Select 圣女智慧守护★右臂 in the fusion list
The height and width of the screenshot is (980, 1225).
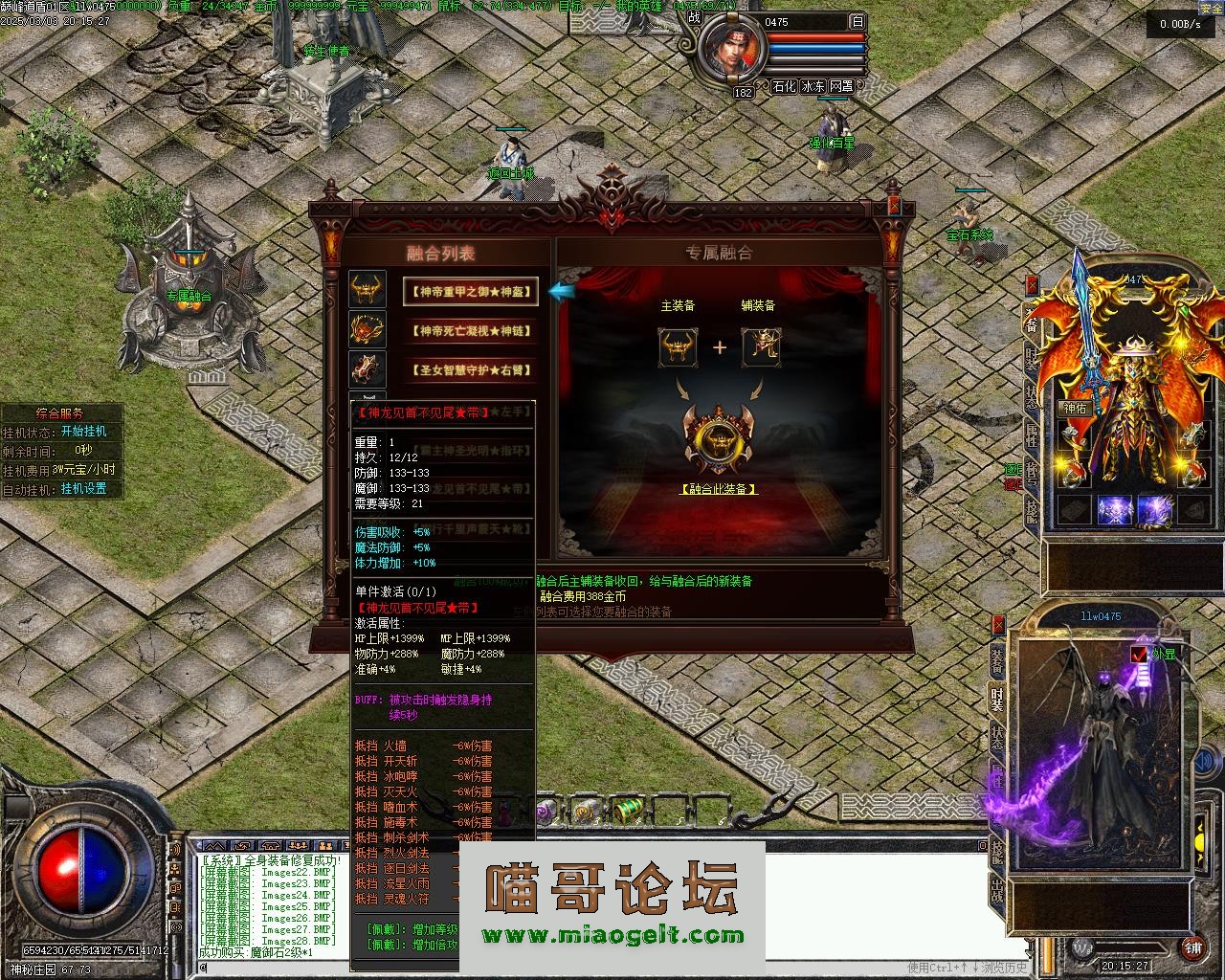tap(470, 370)
